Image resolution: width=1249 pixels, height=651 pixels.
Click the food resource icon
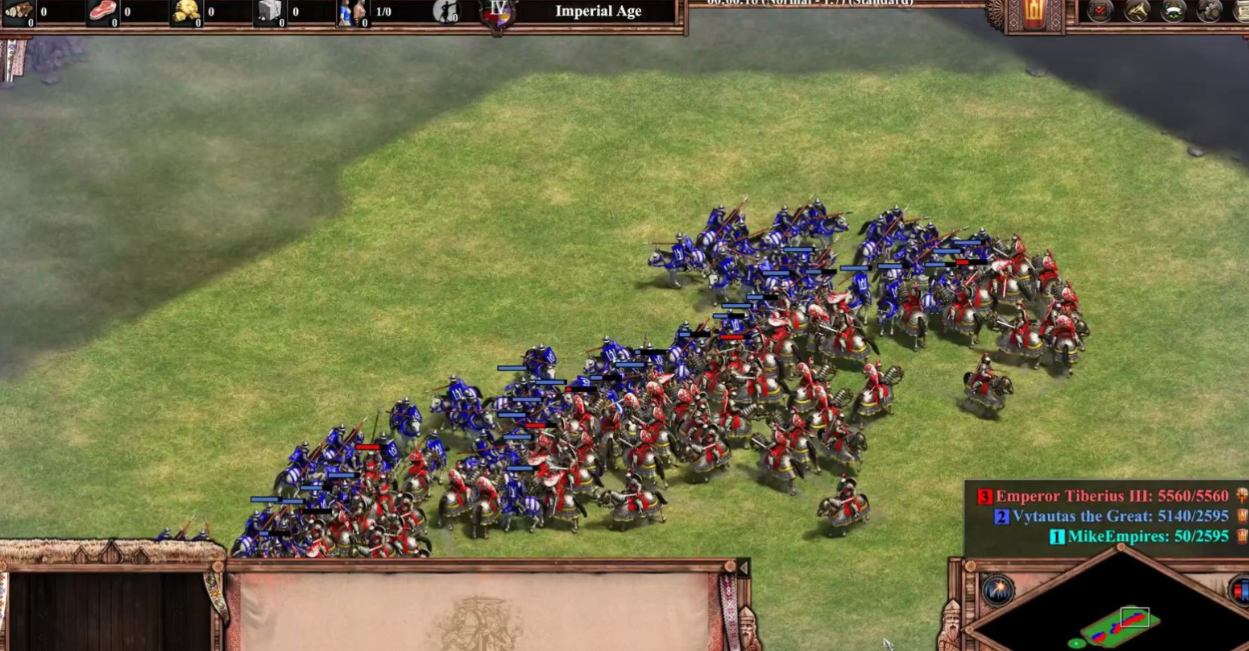tap(102, 11)
